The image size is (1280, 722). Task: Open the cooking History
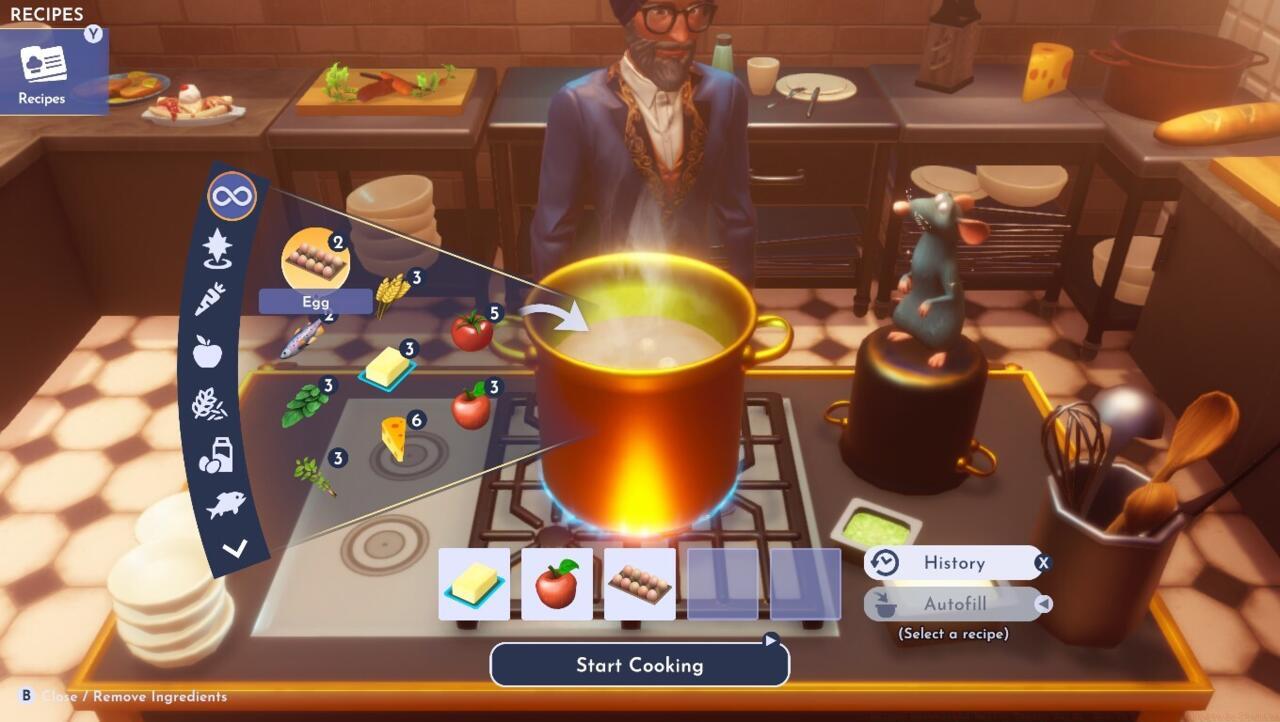pos(953,563)
